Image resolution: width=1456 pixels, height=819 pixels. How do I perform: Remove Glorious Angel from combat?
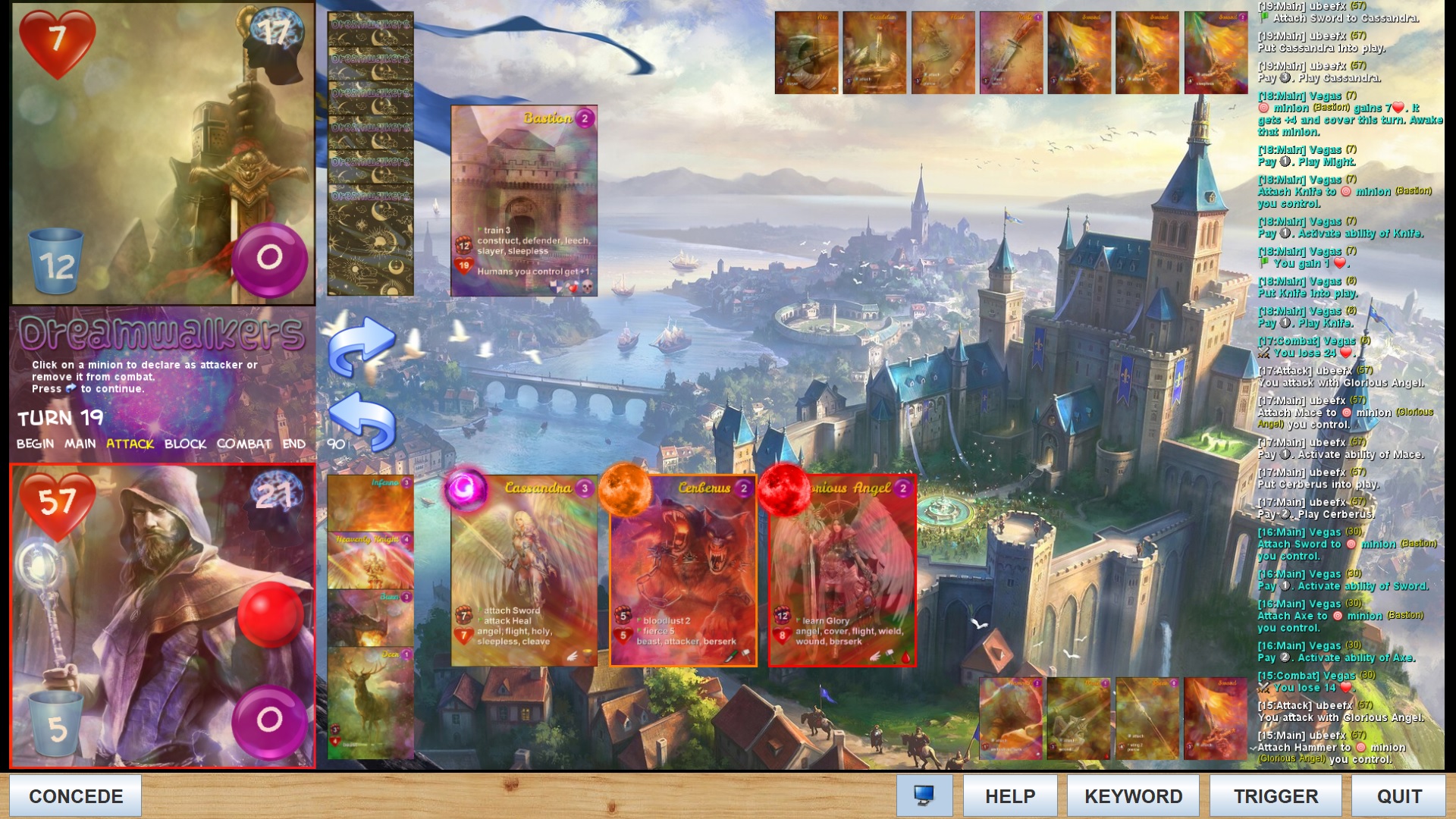coord(843,570)
